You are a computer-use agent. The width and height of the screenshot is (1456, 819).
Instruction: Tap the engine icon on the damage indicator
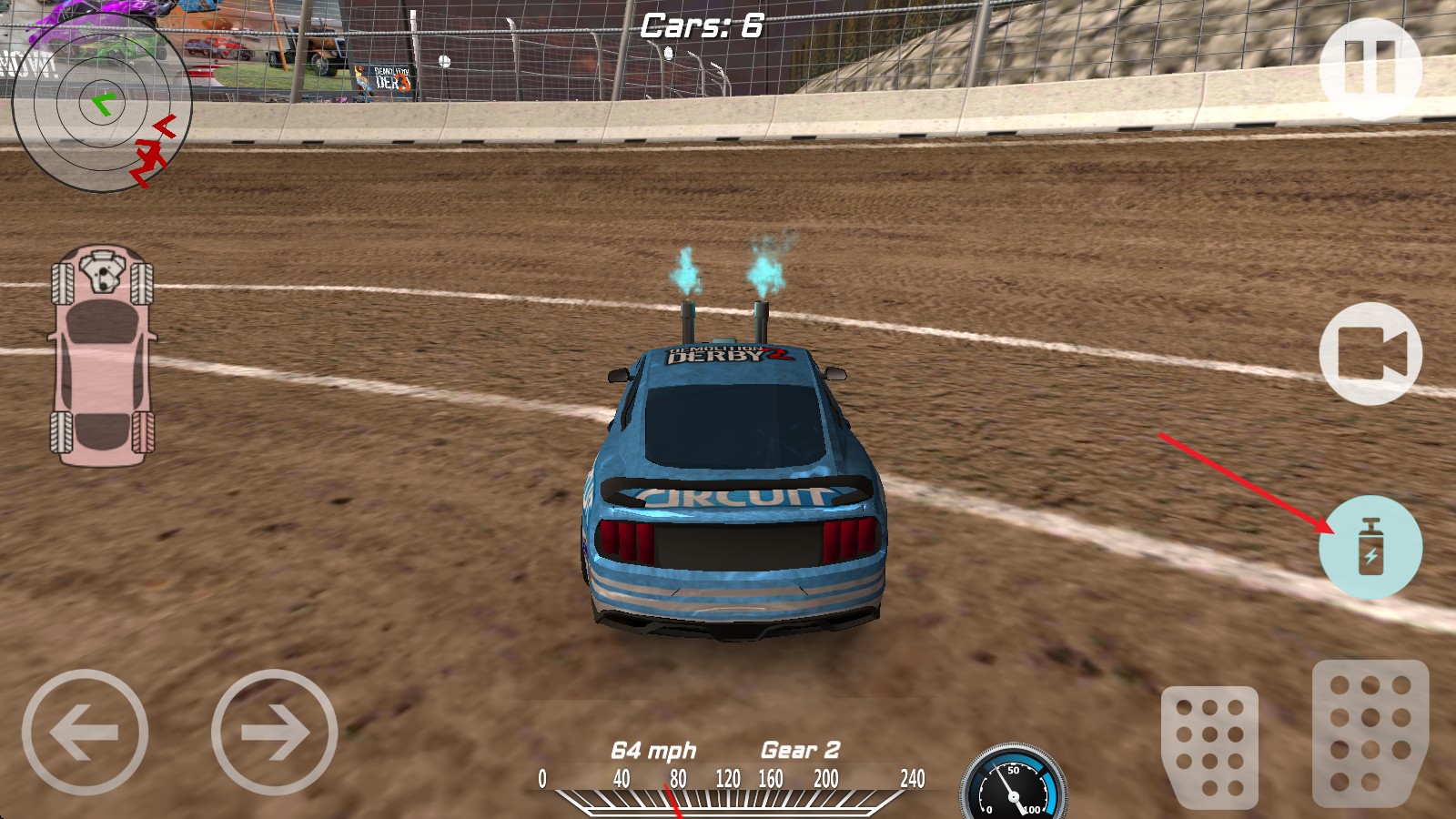coord(102,273)
